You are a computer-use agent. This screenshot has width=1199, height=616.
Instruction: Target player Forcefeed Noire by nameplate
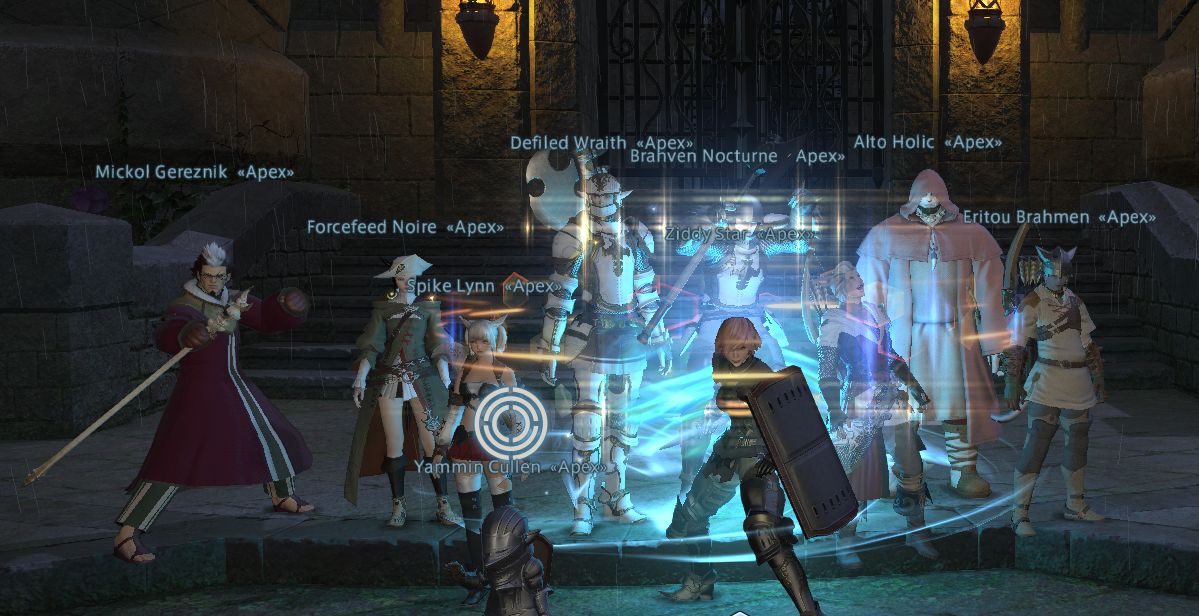pyautogui.click(x=405, y=227)
